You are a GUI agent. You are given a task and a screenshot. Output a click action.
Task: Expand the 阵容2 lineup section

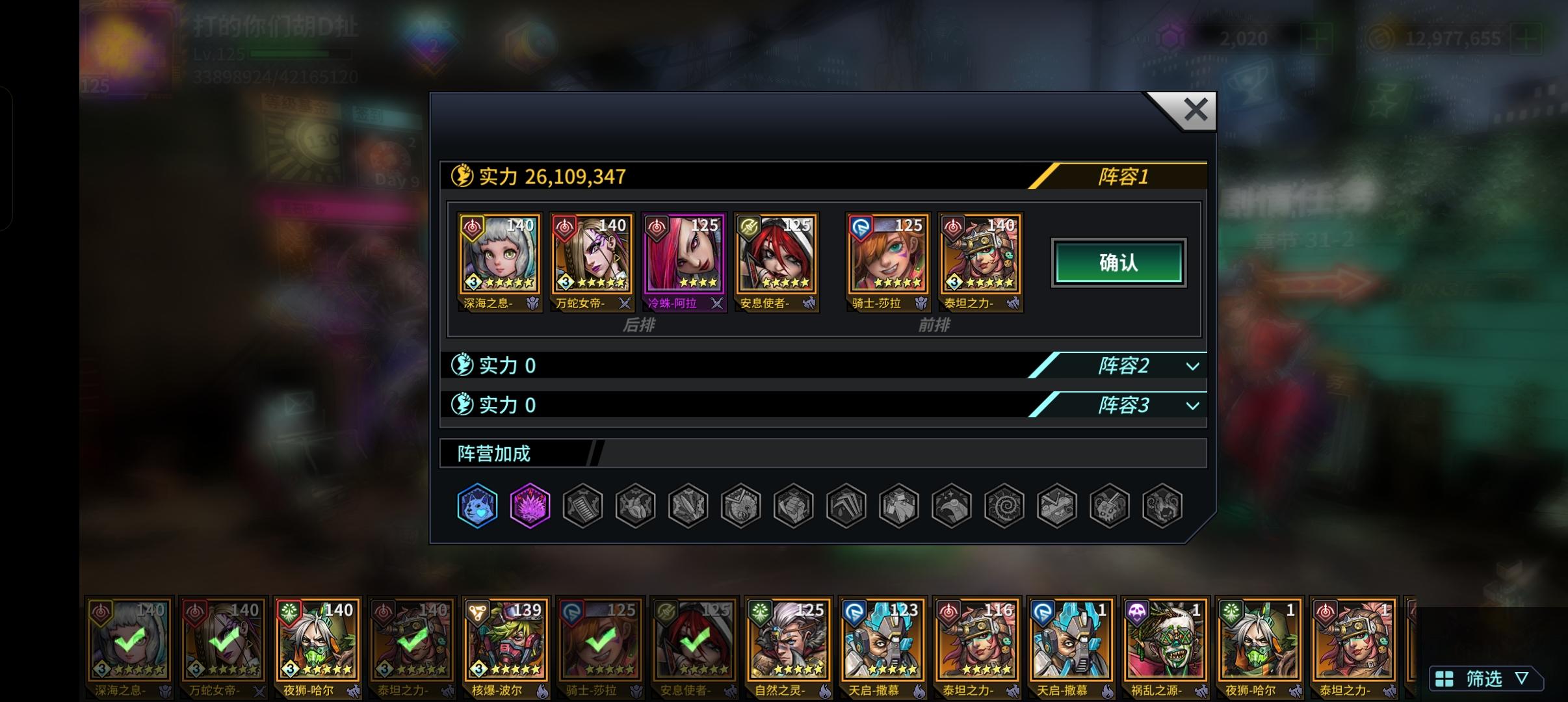[1123, 366]
